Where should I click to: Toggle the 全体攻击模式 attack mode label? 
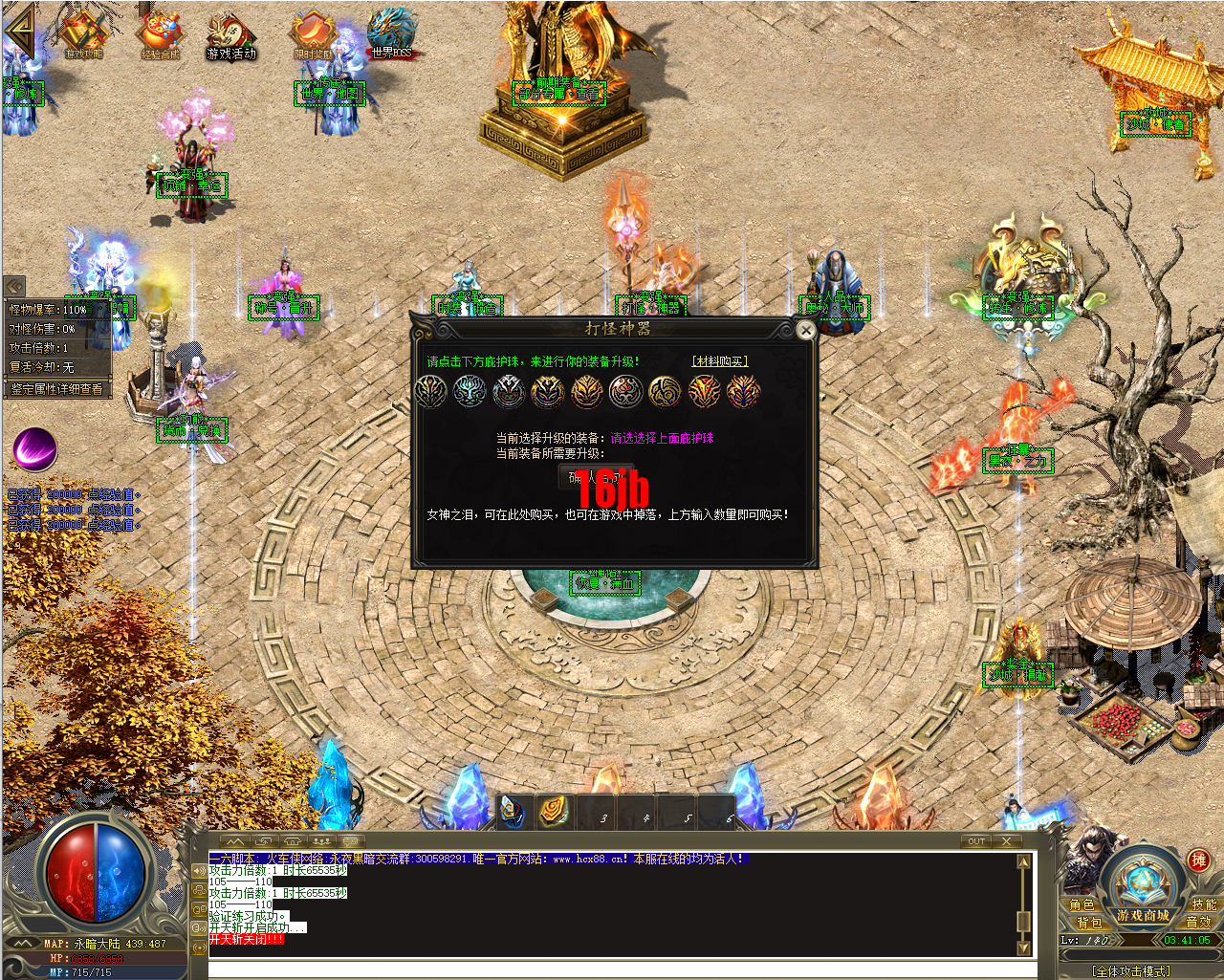(1130, 970)
